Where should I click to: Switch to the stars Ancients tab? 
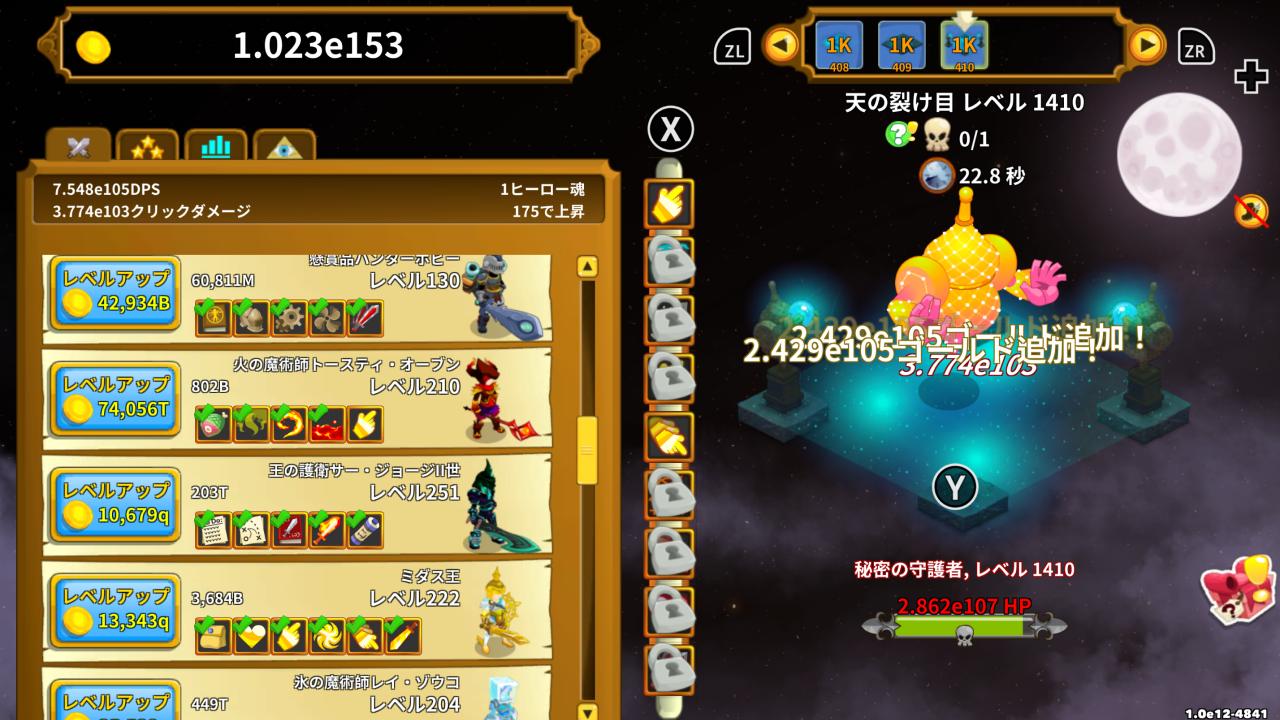(x=147, y=146)
